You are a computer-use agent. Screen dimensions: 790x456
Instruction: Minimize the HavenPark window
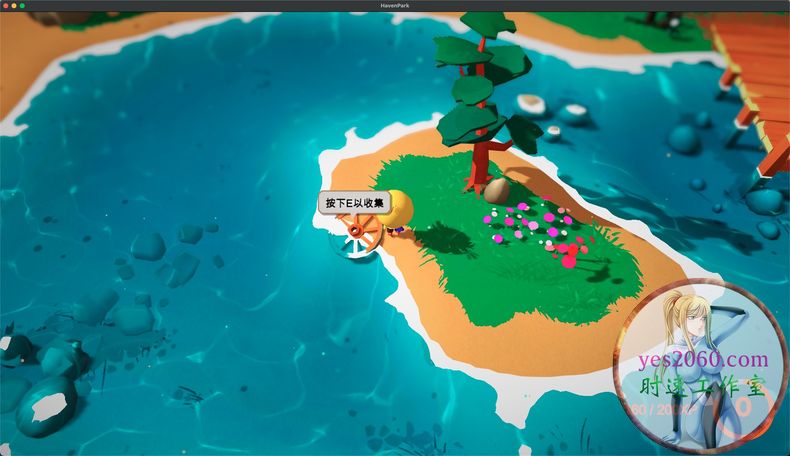pos(14,6)
